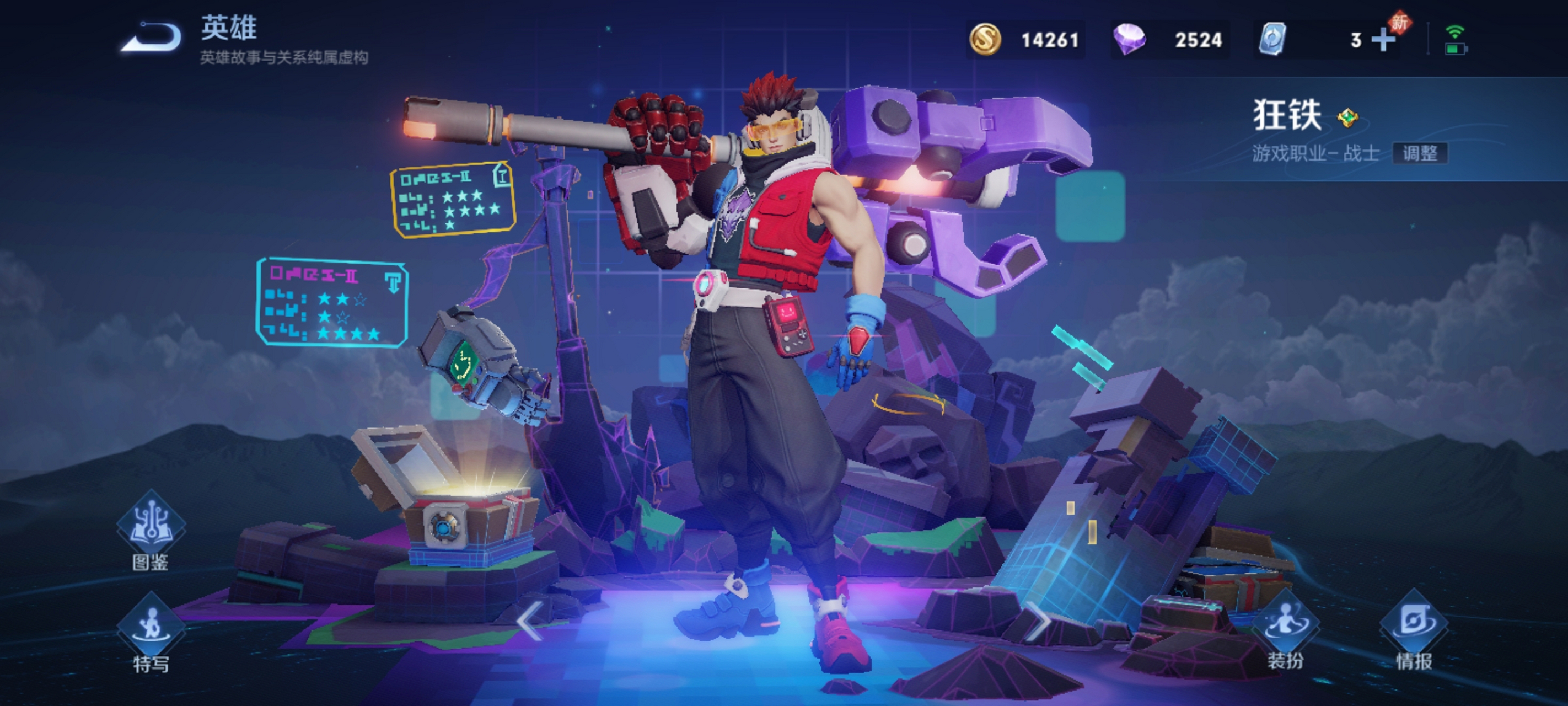Viewport: 1568px width, 706px height.
Task: Click the 调整 adjust button
Action: point(1420,153)
